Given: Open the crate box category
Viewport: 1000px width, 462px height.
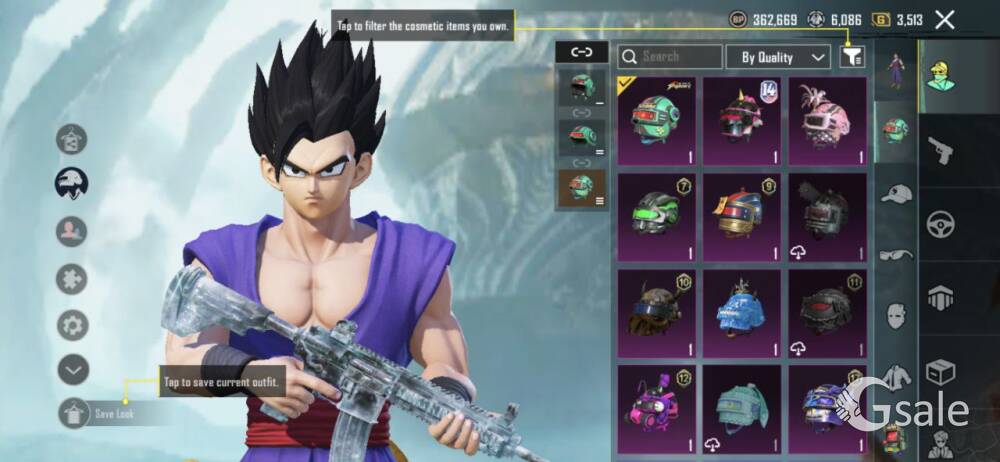Looking at the screenshot, I should pyautogui.click(x=940, y=371).
